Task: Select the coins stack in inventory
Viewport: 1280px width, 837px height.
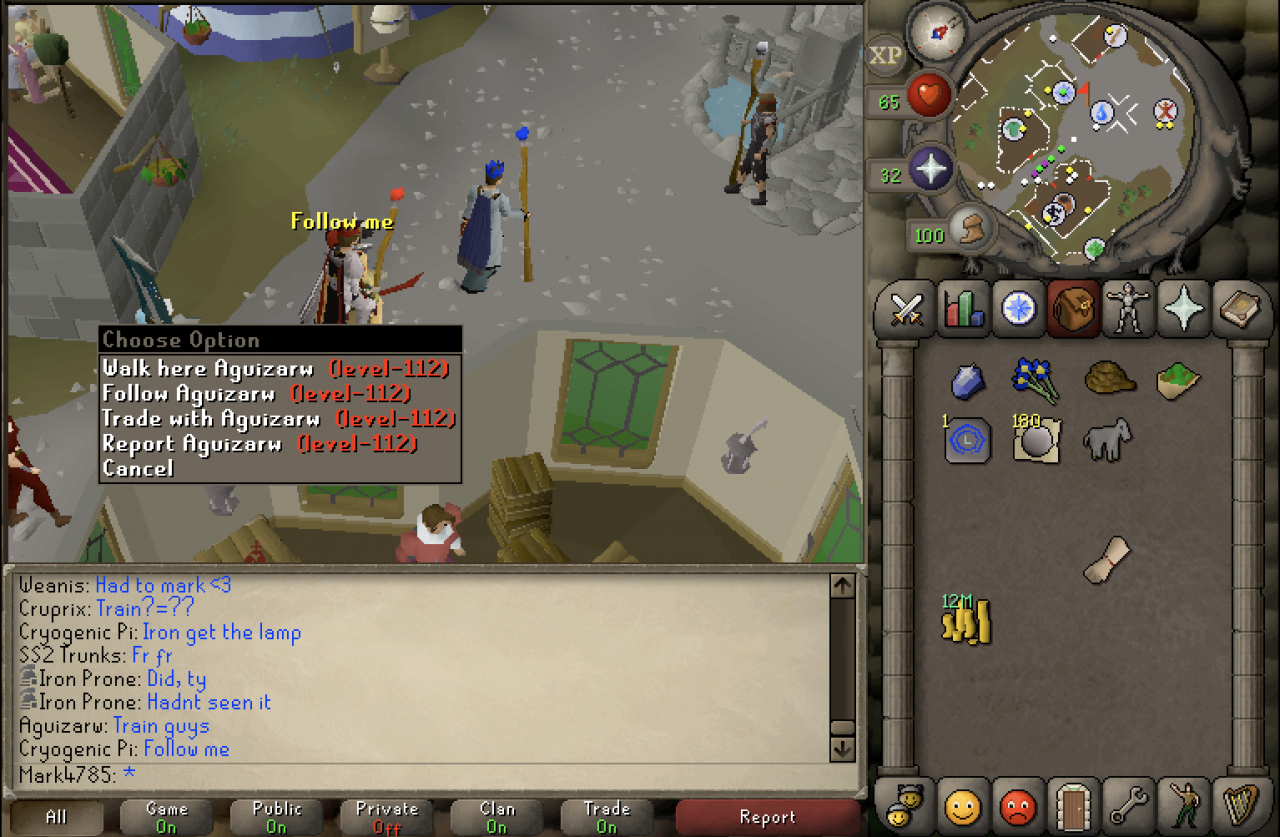Action: pyautogui.click(x=966, y=620)
